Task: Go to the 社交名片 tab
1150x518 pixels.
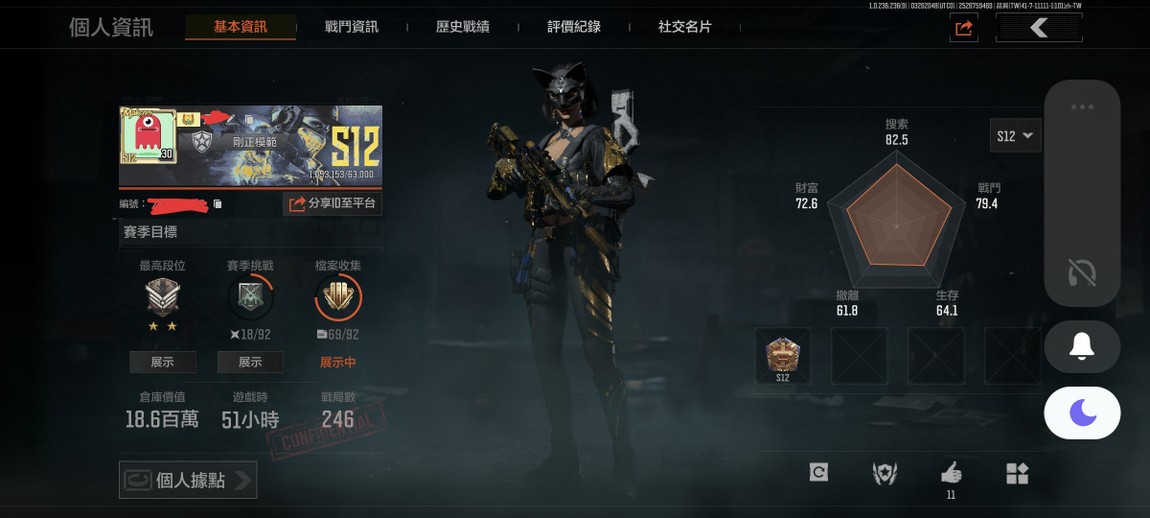Action: pos(685,27)
